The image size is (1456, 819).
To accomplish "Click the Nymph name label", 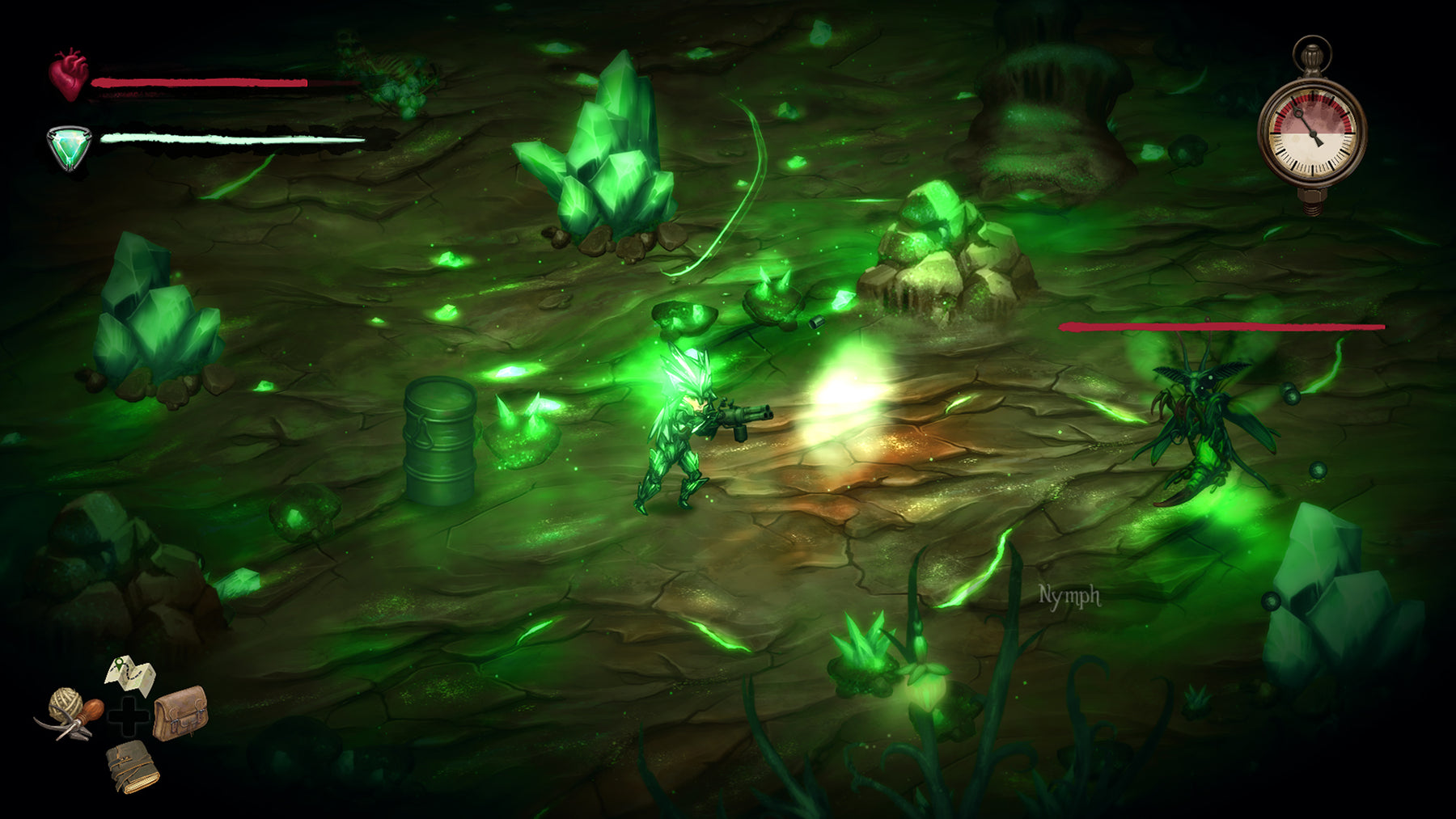I will (1068, 596).
